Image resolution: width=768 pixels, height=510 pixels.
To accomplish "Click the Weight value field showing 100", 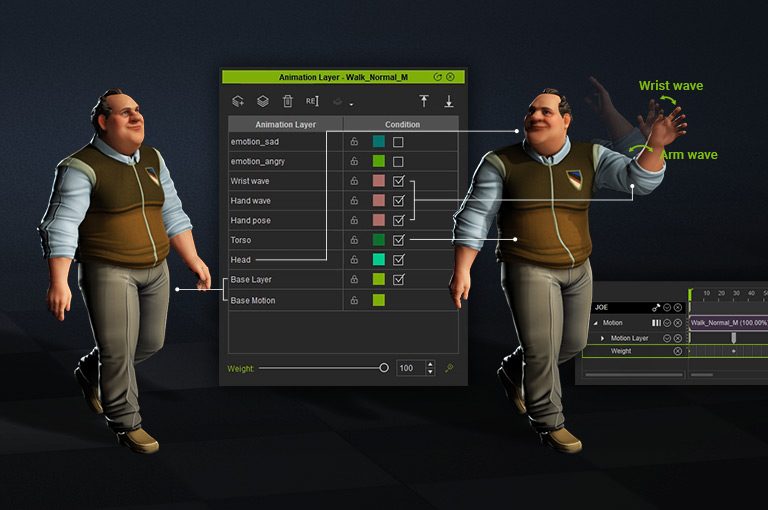I will pyautogui.click(x=410, y=368).
